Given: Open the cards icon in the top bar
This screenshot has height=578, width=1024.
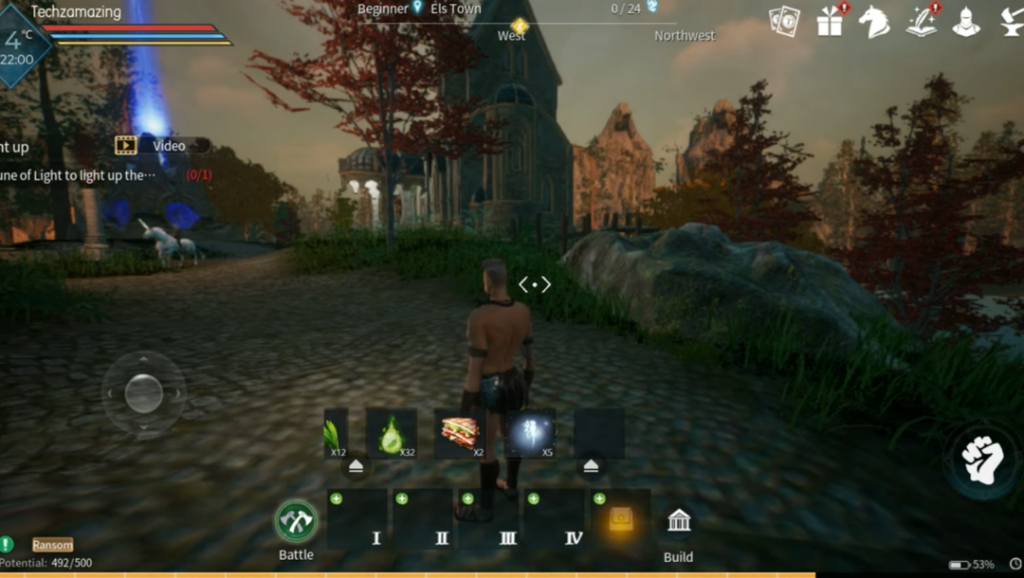Looking at the screenshot, I should point(784,21).
